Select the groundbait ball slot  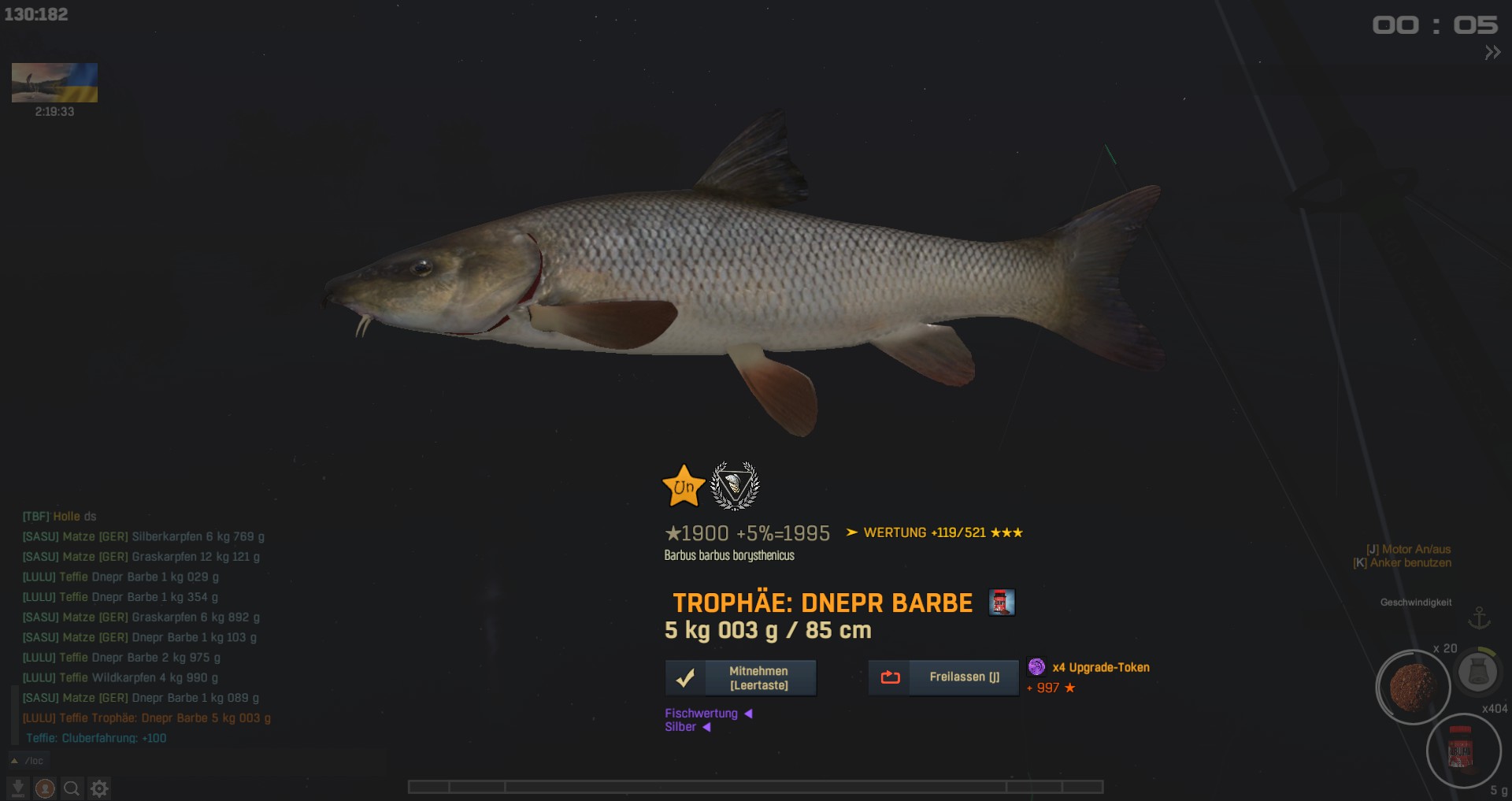1413,687
